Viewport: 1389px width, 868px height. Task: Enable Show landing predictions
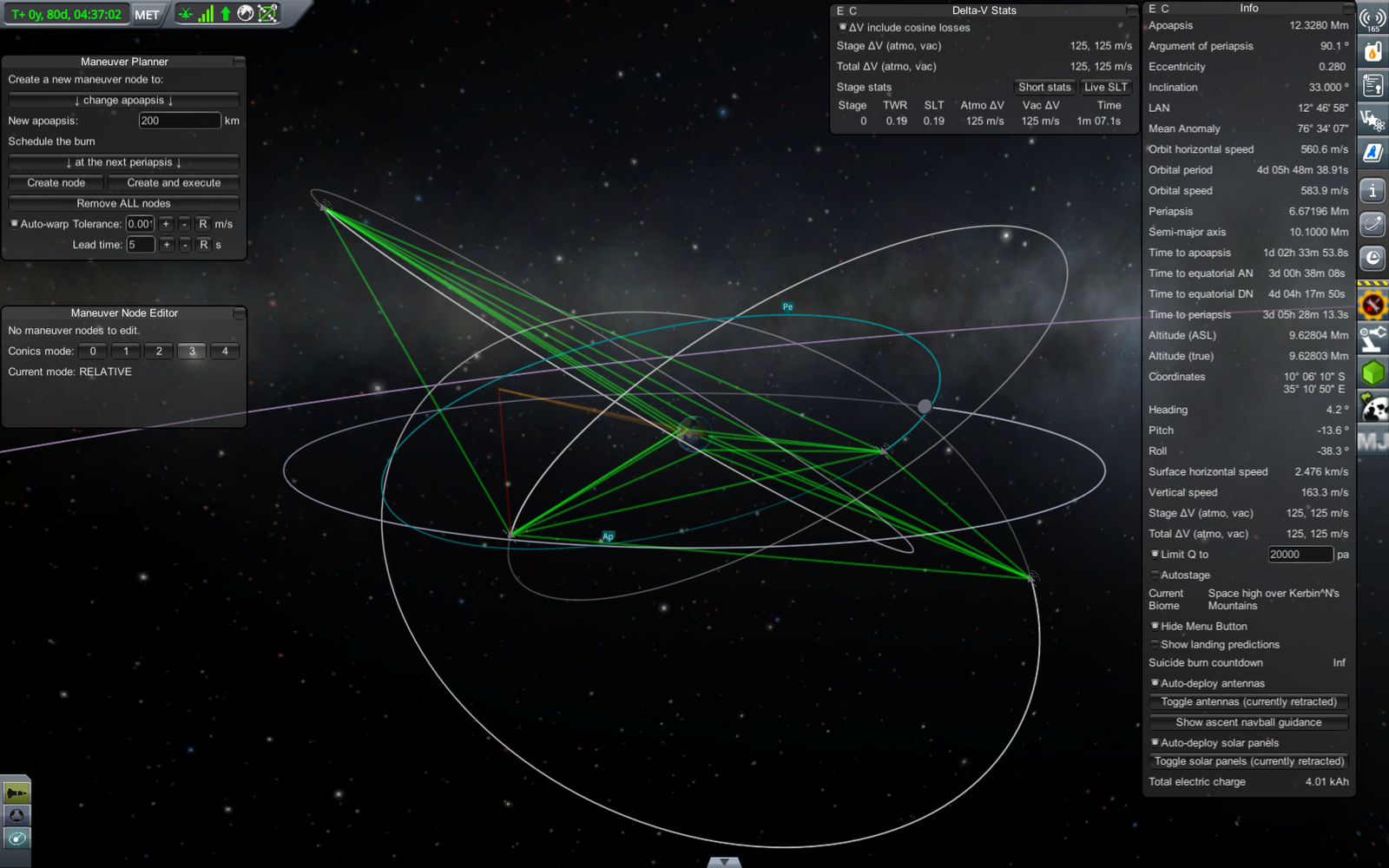click(x=1155, y=645)
